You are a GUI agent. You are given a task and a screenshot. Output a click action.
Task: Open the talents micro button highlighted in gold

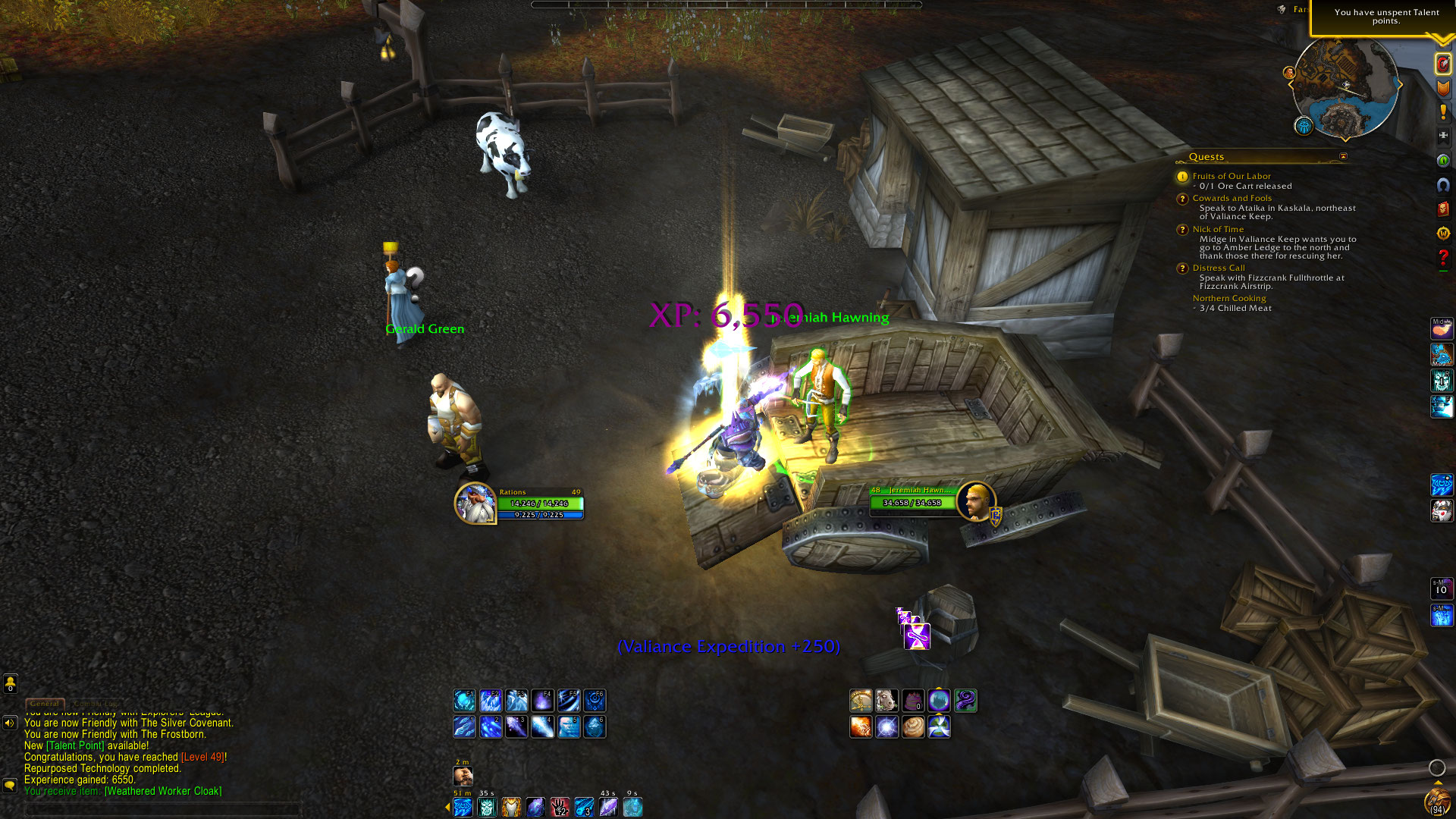tap(1442, 64)
